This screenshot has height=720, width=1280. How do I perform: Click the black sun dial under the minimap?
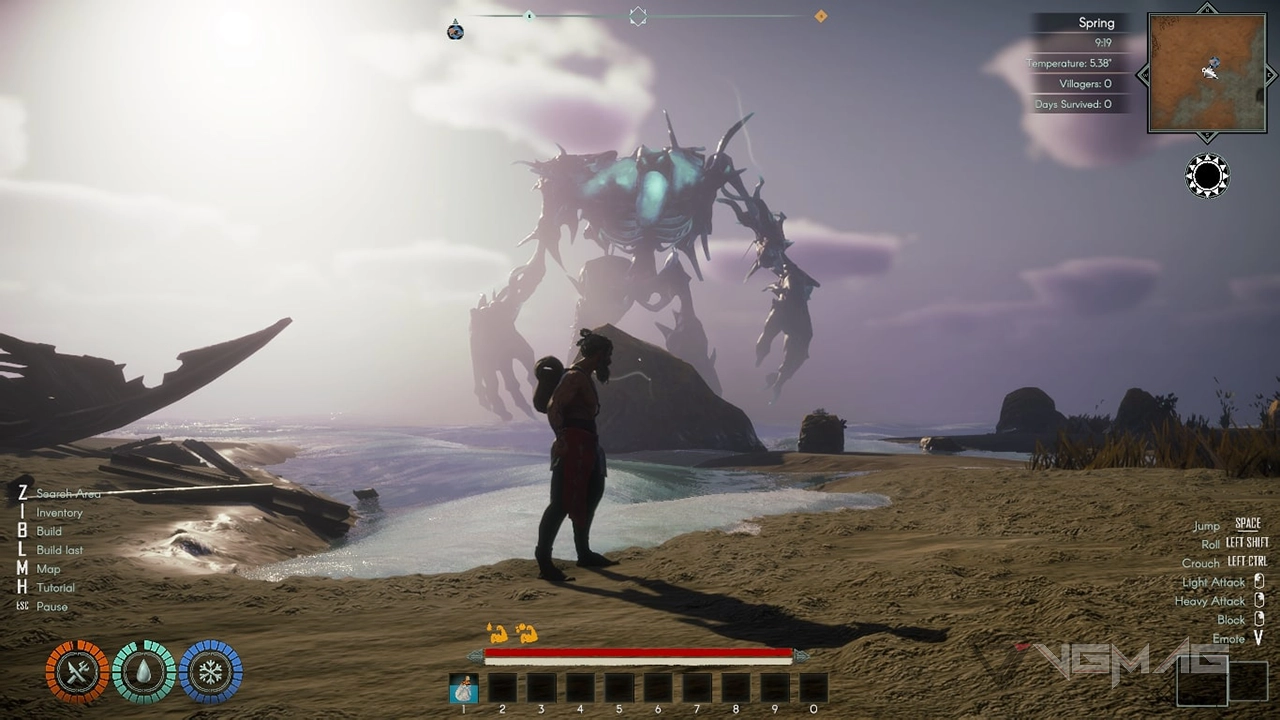pyautogui.click(x=1207, y=177)
